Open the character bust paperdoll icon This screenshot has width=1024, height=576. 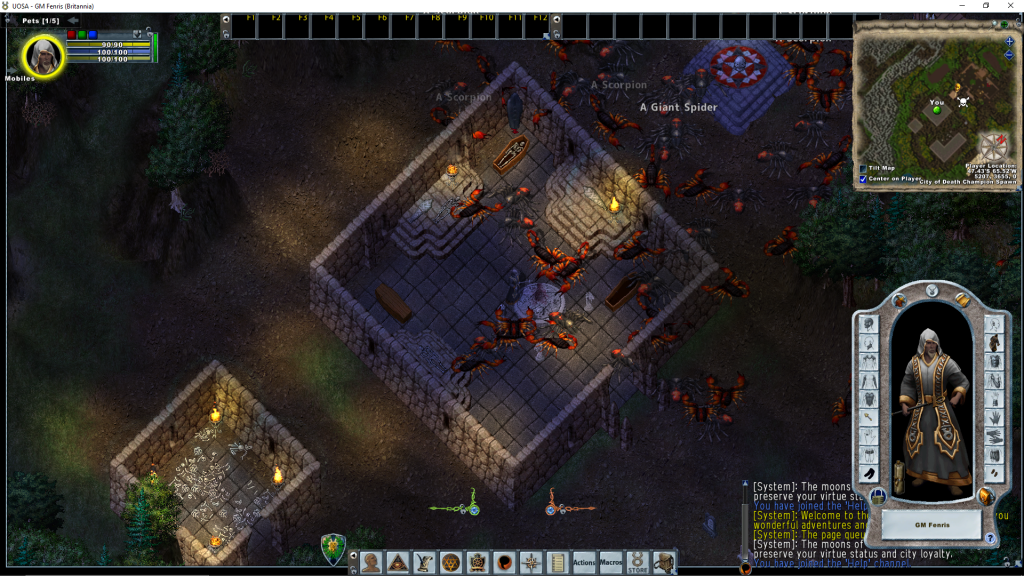click(371, 562)
